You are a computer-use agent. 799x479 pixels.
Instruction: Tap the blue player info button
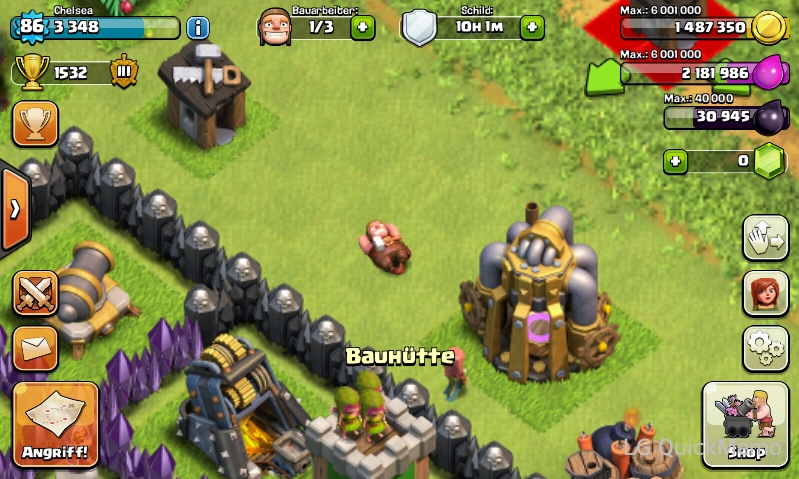point(198,27)
